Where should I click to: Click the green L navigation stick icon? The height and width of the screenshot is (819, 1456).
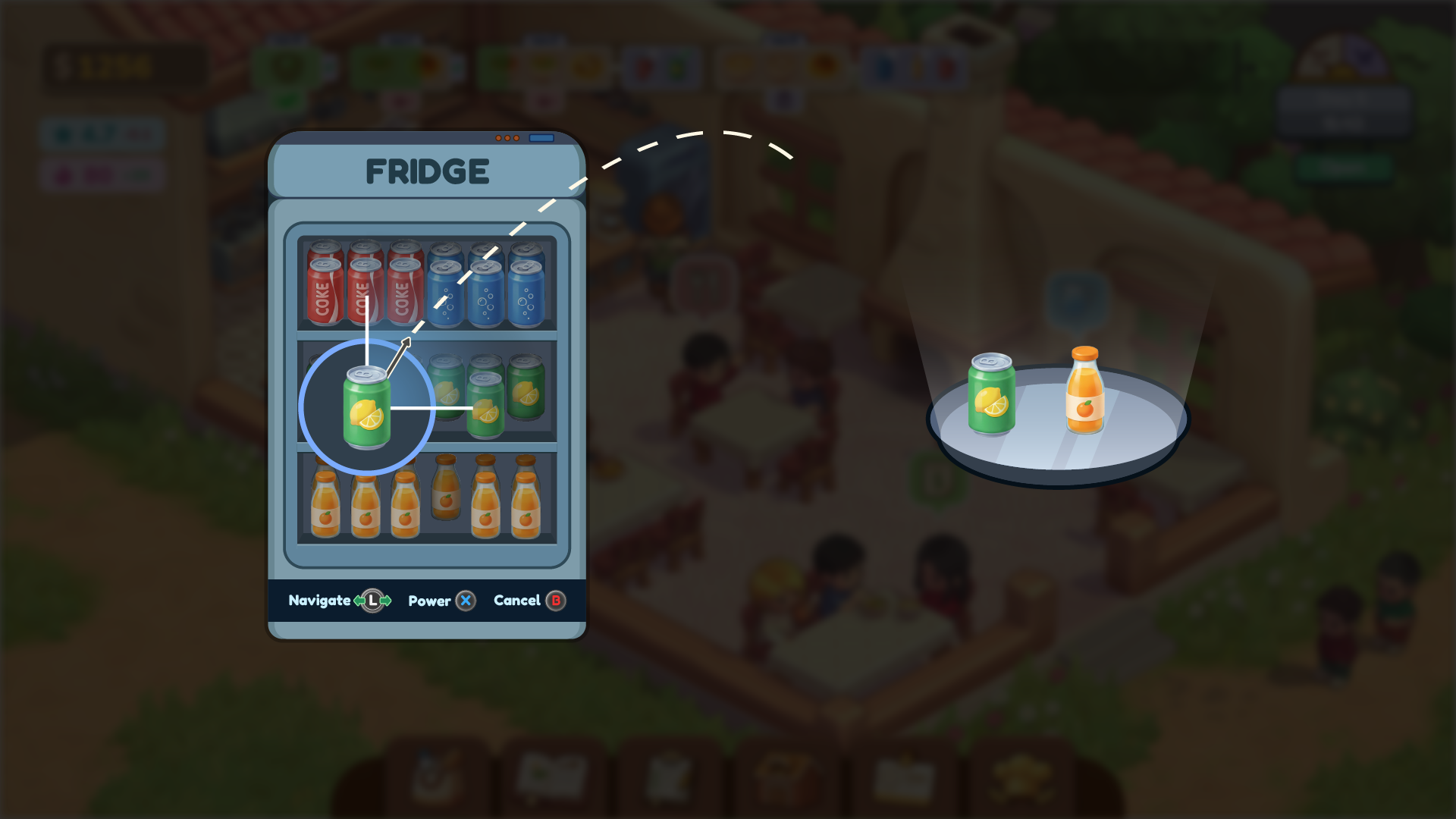pos(373,600)
